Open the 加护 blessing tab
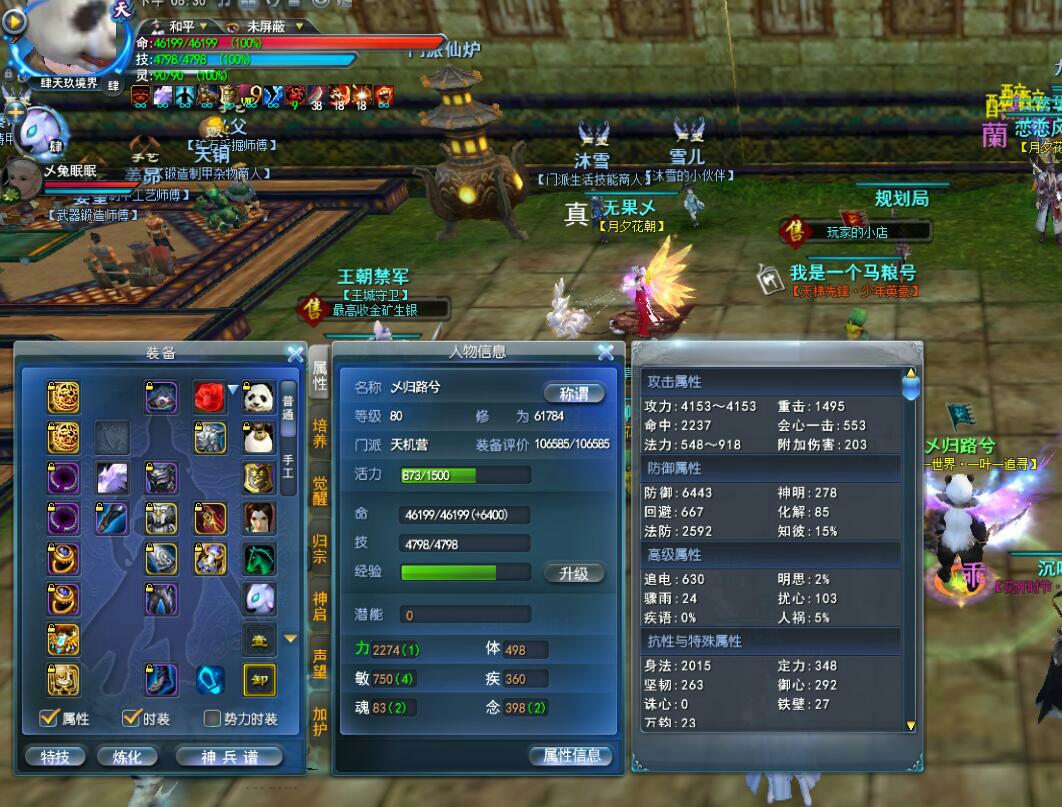1062x807 pixels. coord(320,721)
